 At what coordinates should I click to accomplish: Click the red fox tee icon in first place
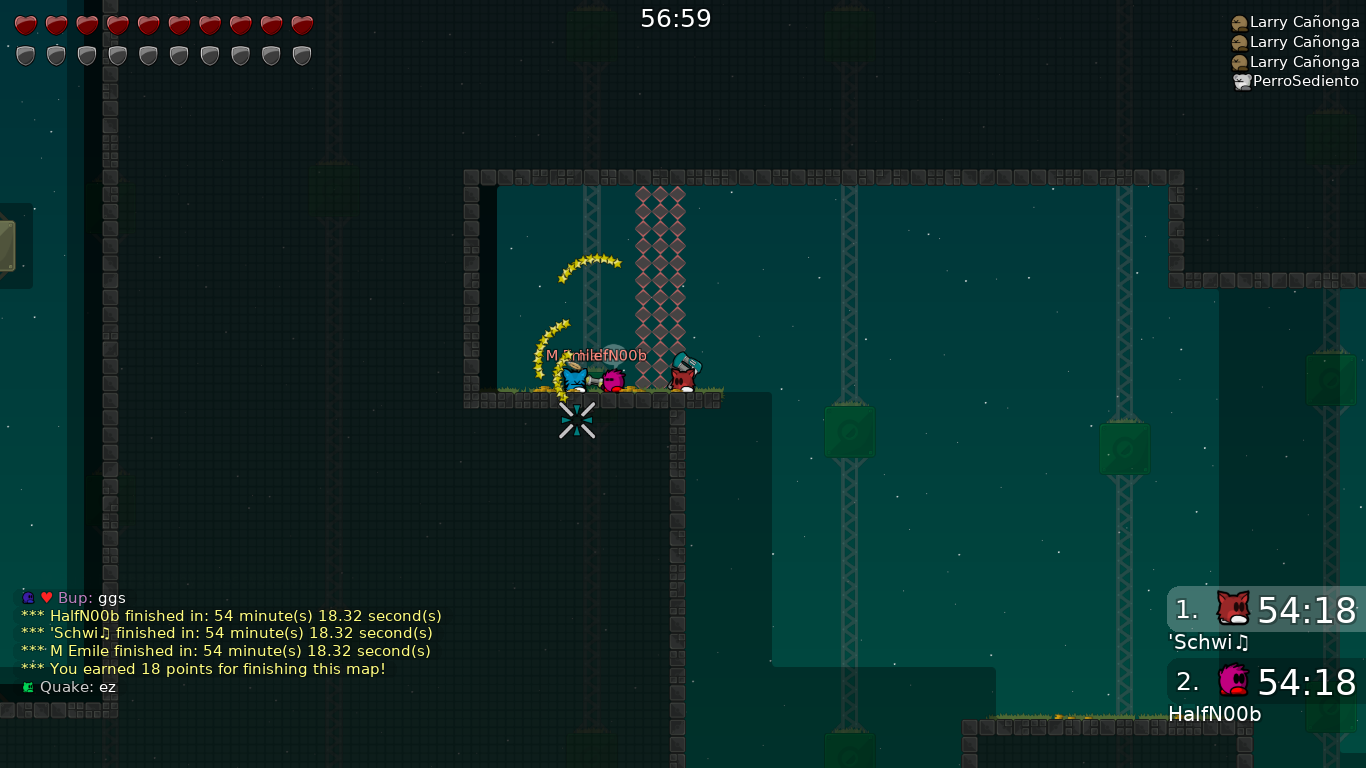1232,608
